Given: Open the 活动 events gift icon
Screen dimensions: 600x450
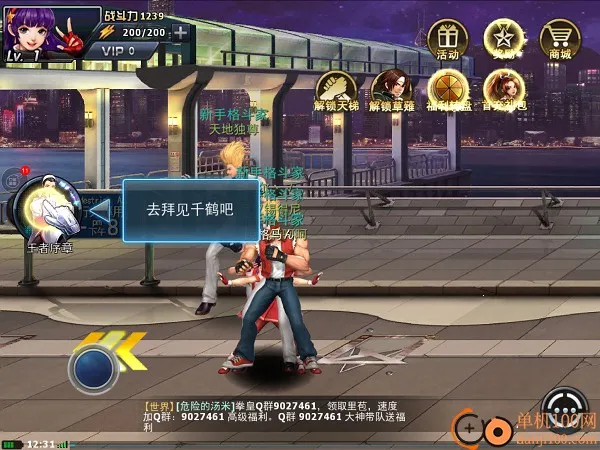Looking at the screenshot, I should pos(447,39).
